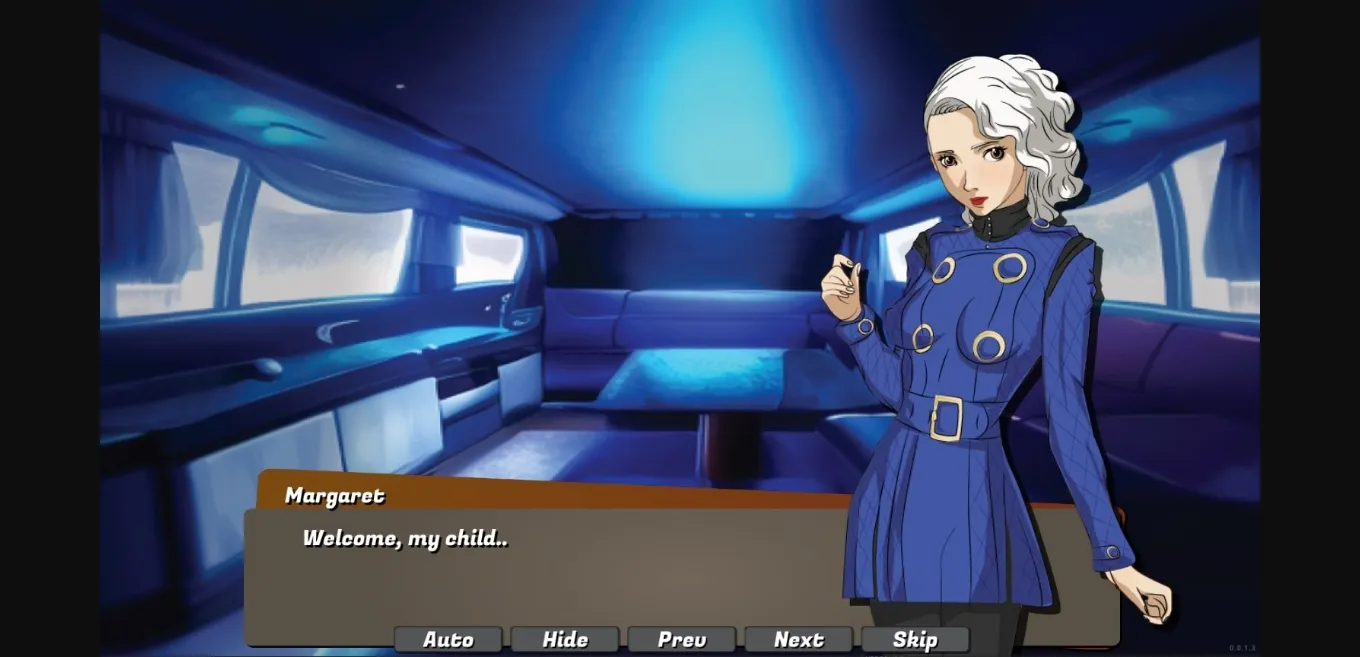Skip the dialogue scene

pos(915,640)
